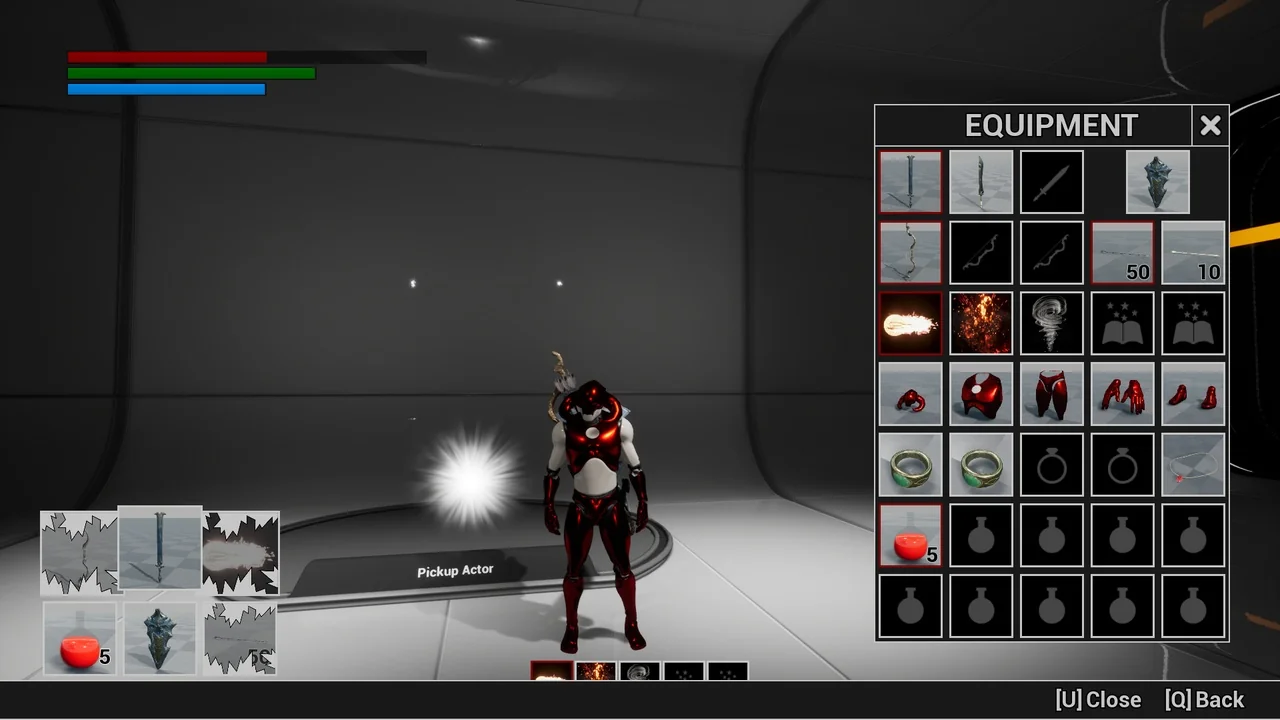Select the shield slot in the Equipment panel
1280x720 pixels.
pos(1158,182)
